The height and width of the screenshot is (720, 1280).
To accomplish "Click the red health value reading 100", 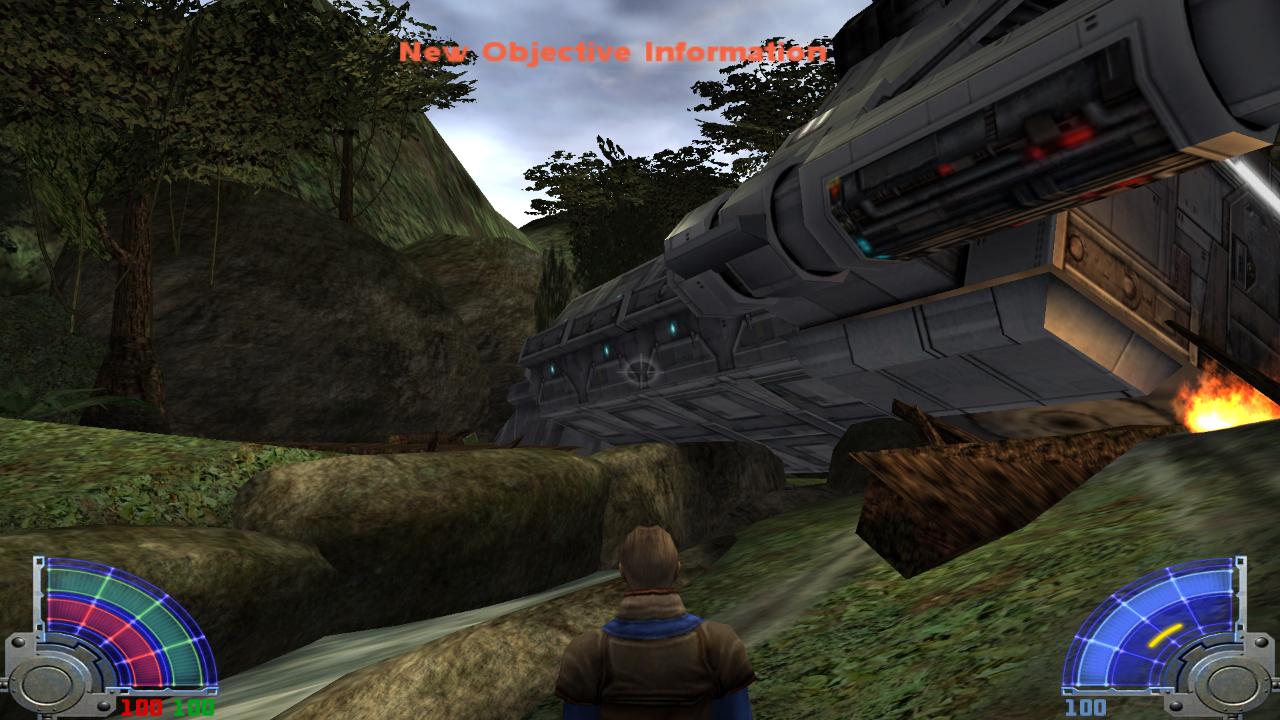I will point(143,704).
